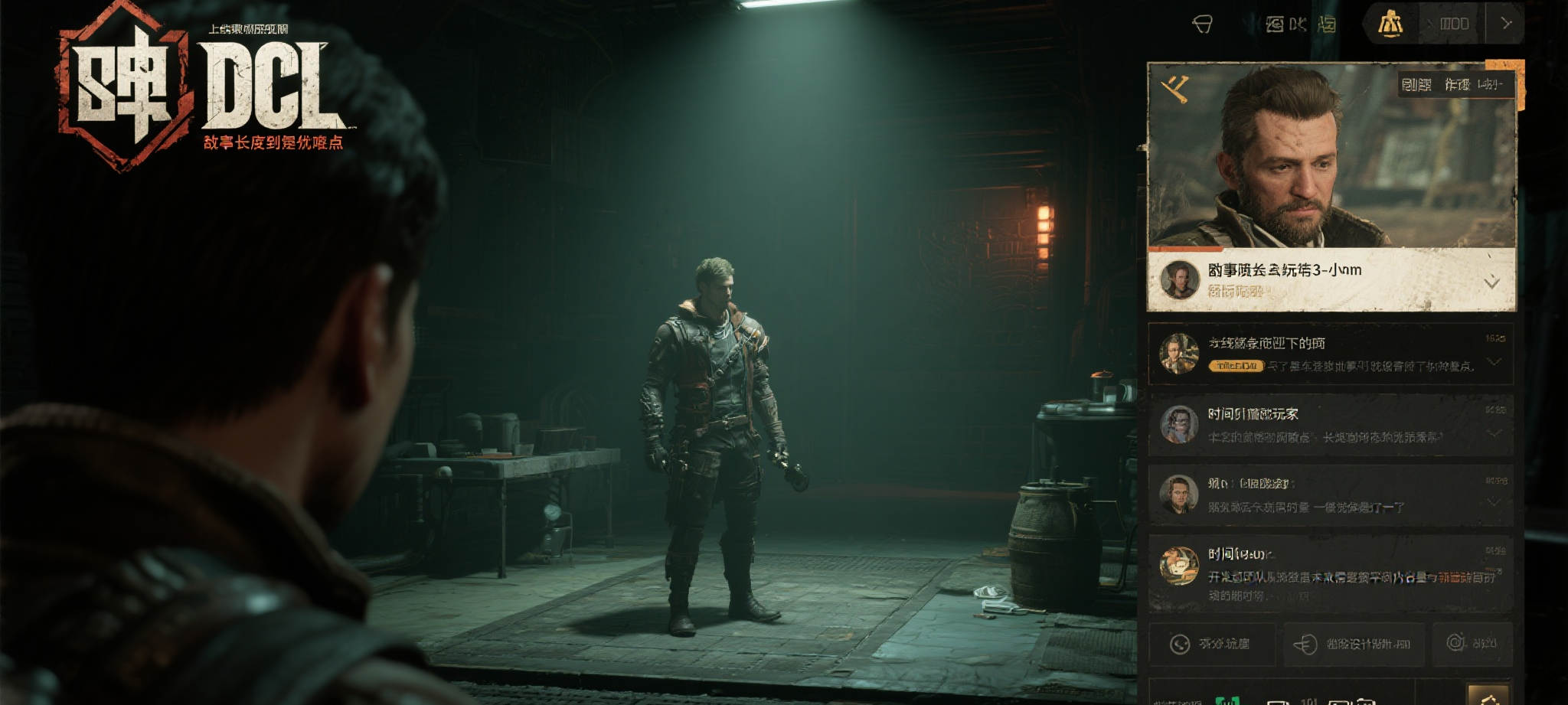The width and height of the screenshot is (1568, 705).
Task: Open the list row titled ending in 玩家
Action: (x=1331, y=425)
